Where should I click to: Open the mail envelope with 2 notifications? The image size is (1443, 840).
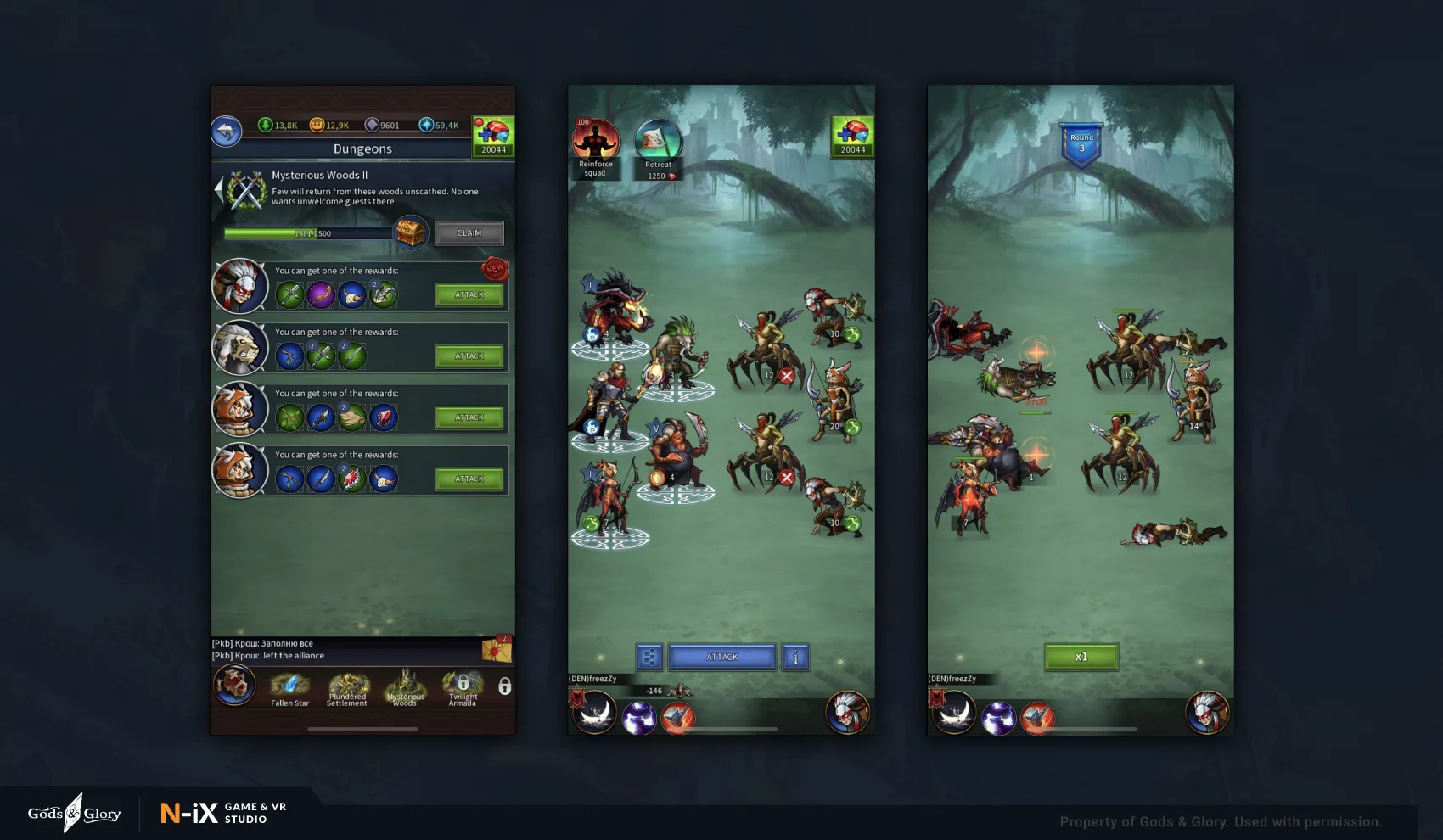(497, 649)
